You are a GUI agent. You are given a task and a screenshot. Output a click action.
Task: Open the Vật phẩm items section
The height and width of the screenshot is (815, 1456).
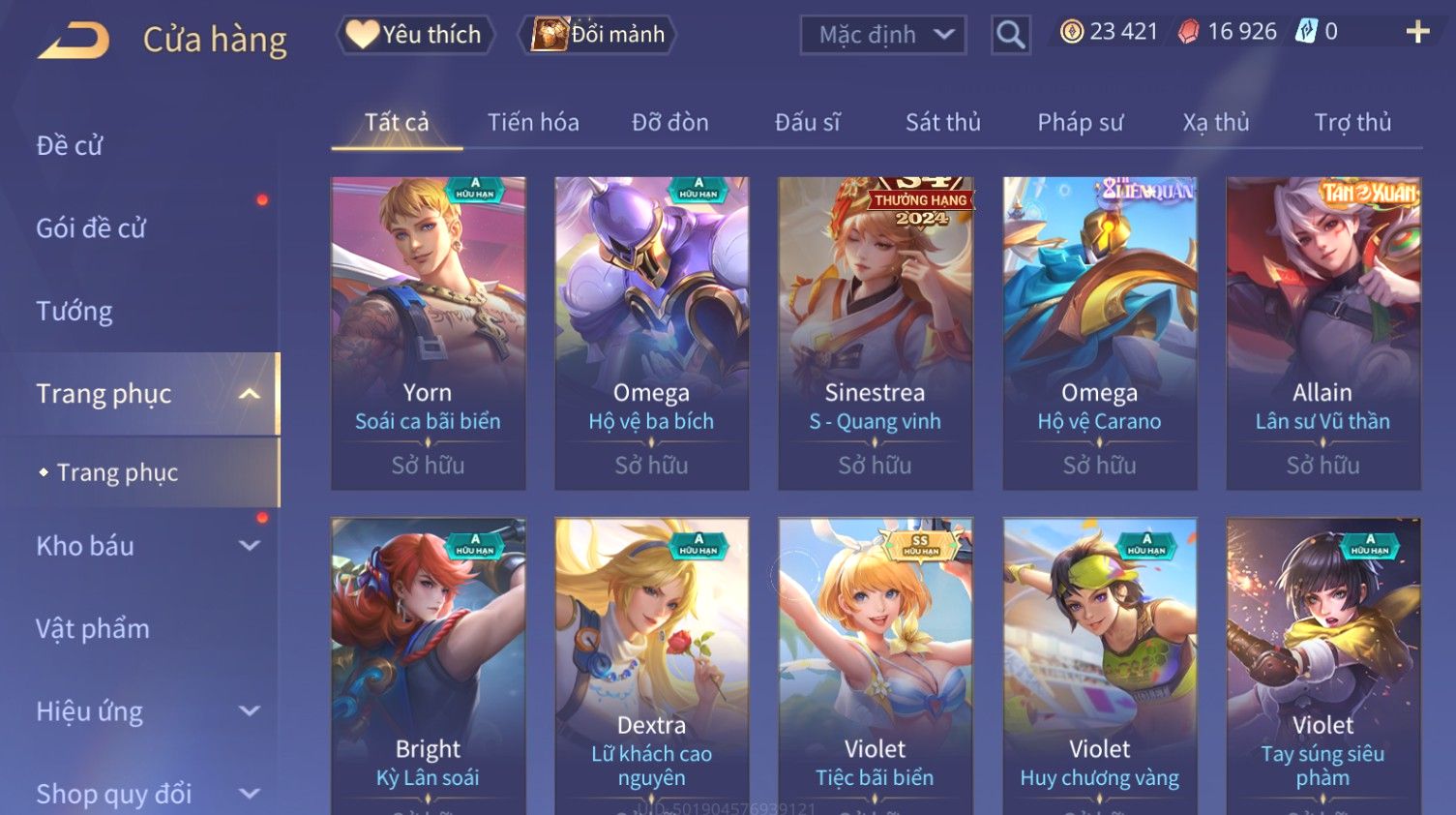(x=93, y=629)
